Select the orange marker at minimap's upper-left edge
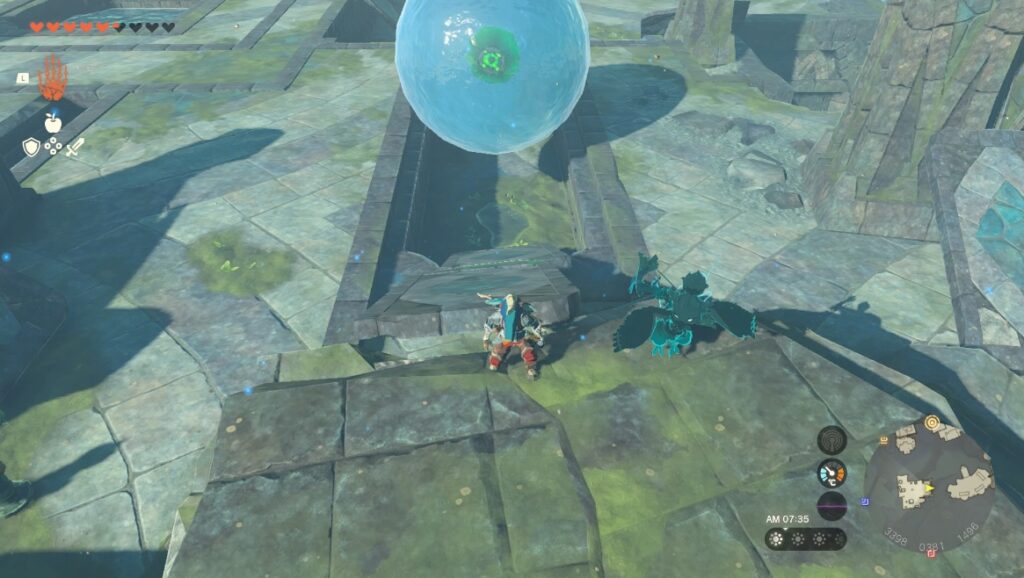Screen dimensions: 1024x578 tap(884, 439)
